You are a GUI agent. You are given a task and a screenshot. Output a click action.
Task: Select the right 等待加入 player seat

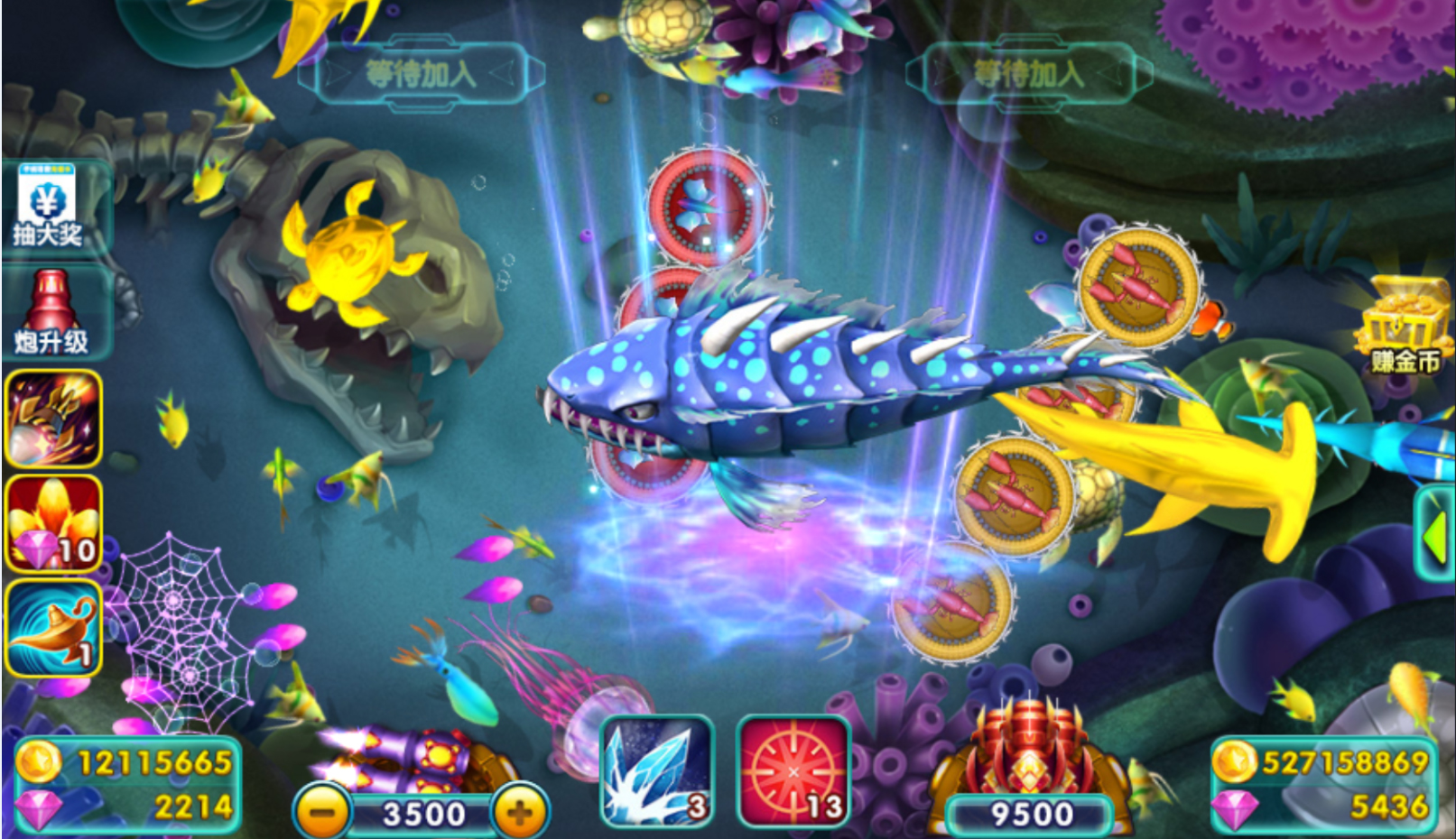[1029, 74]
